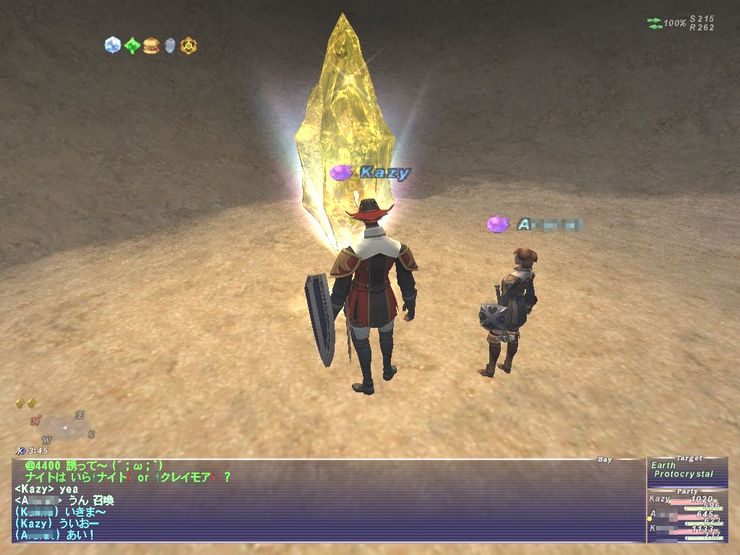740x555 pixels.
Task: Select Kazy's purple-gem name label
Action: [x=371, y=173]
